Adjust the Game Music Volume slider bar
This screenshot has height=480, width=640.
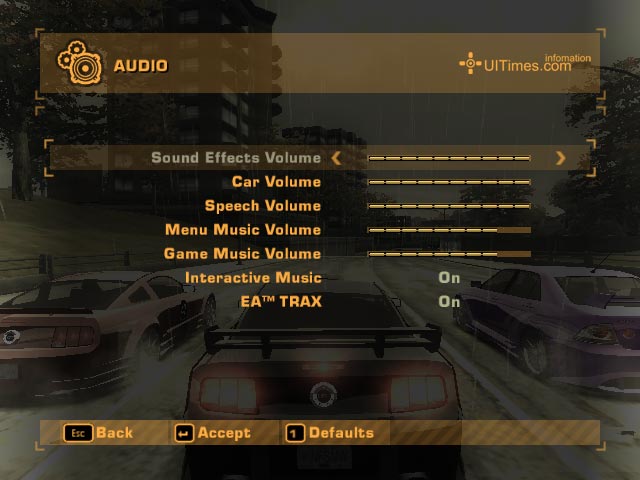pyautogui.click(x=449, y=254)
